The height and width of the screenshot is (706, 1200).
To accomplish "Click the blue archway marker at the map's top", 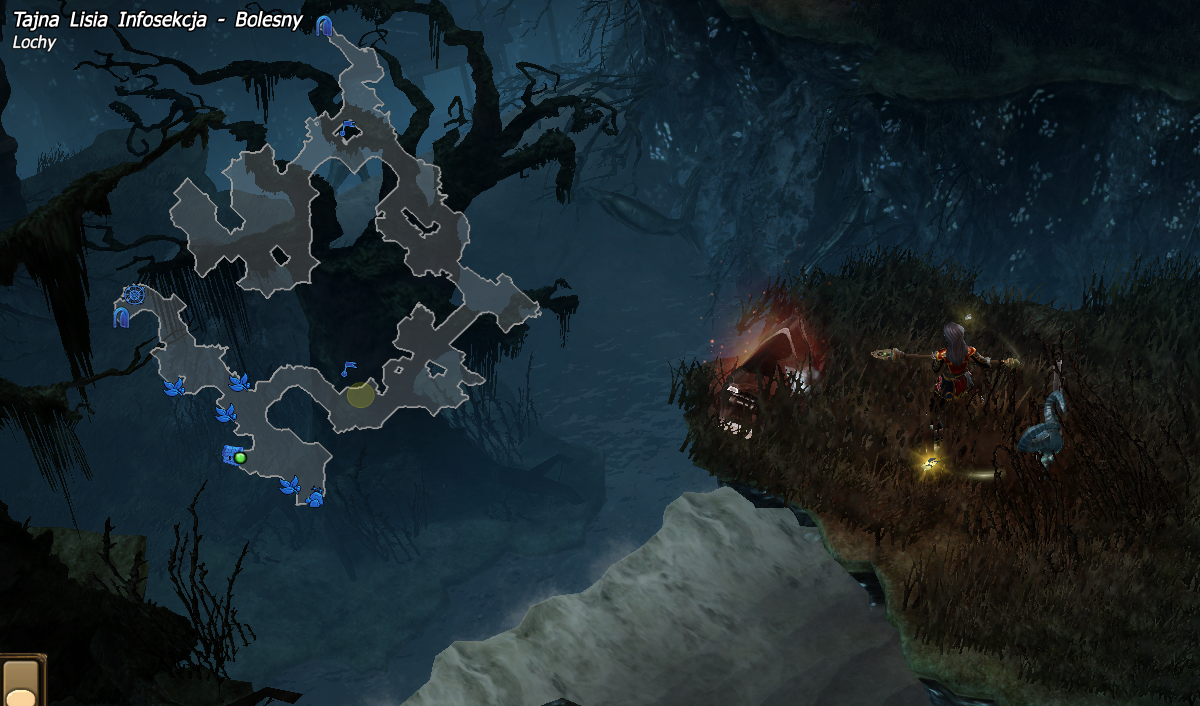I will (324, 26).
